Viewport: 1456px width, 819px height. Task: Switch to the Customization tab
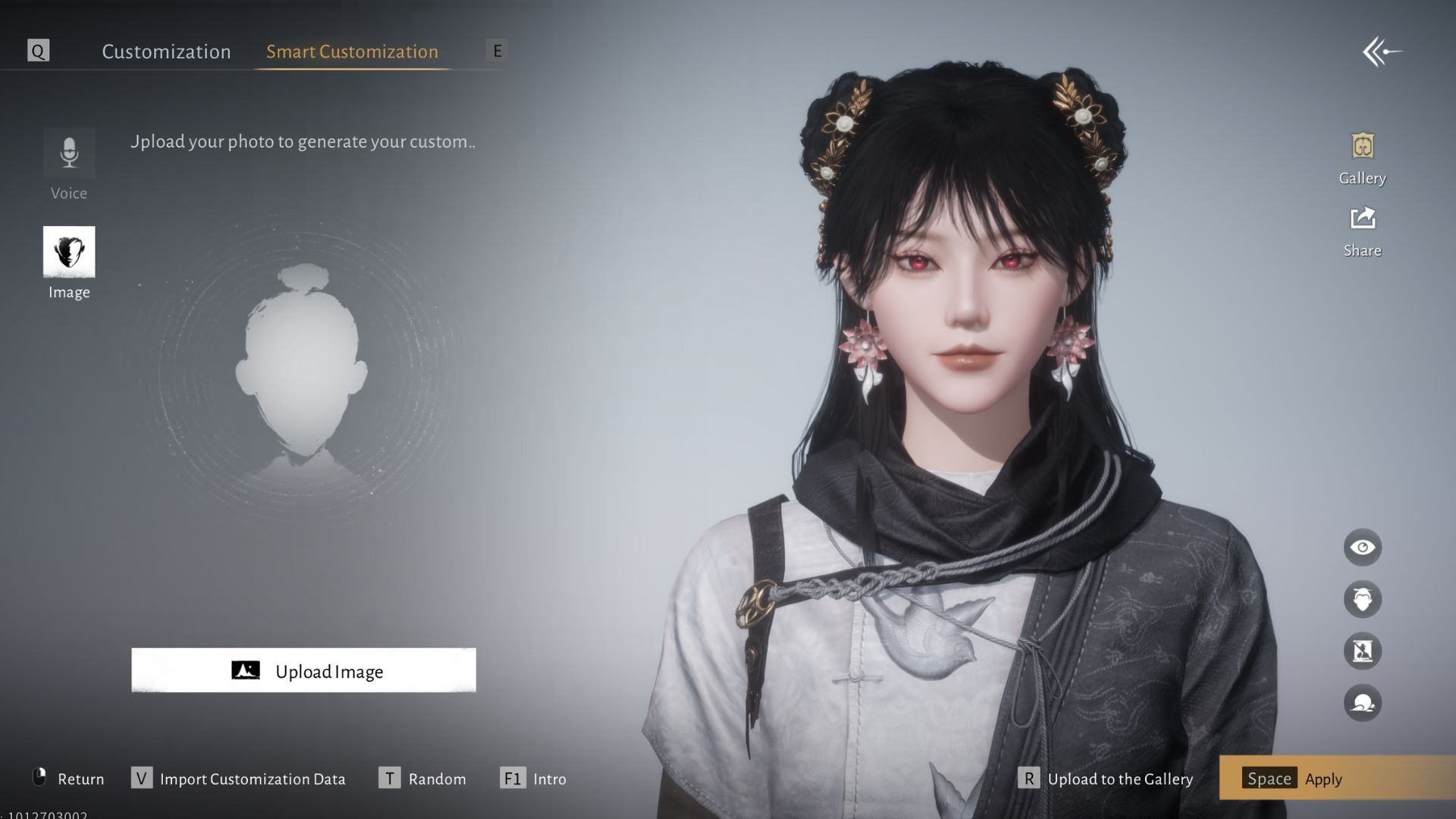[x=166, y=52]
